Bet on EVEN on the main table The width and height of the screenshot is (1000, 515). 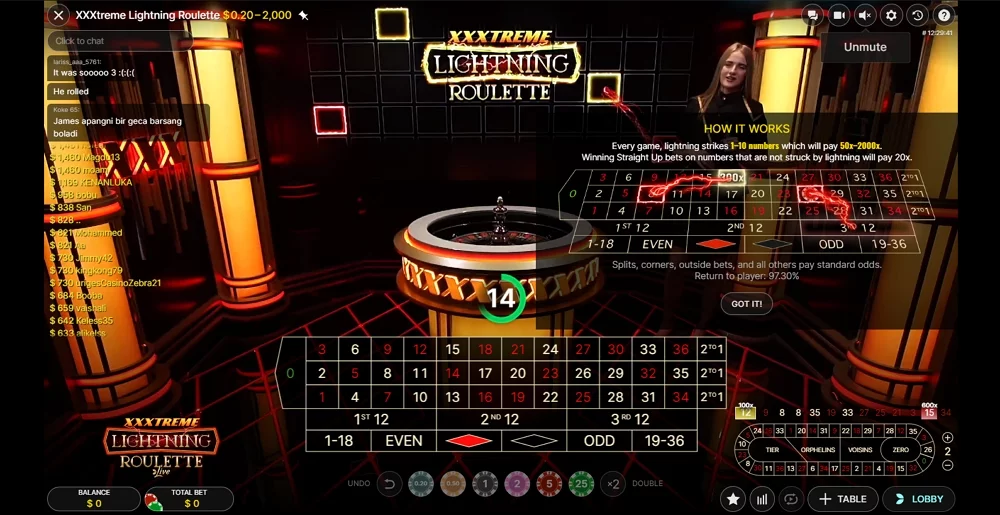pyautogui.click(x=404, y=440)
